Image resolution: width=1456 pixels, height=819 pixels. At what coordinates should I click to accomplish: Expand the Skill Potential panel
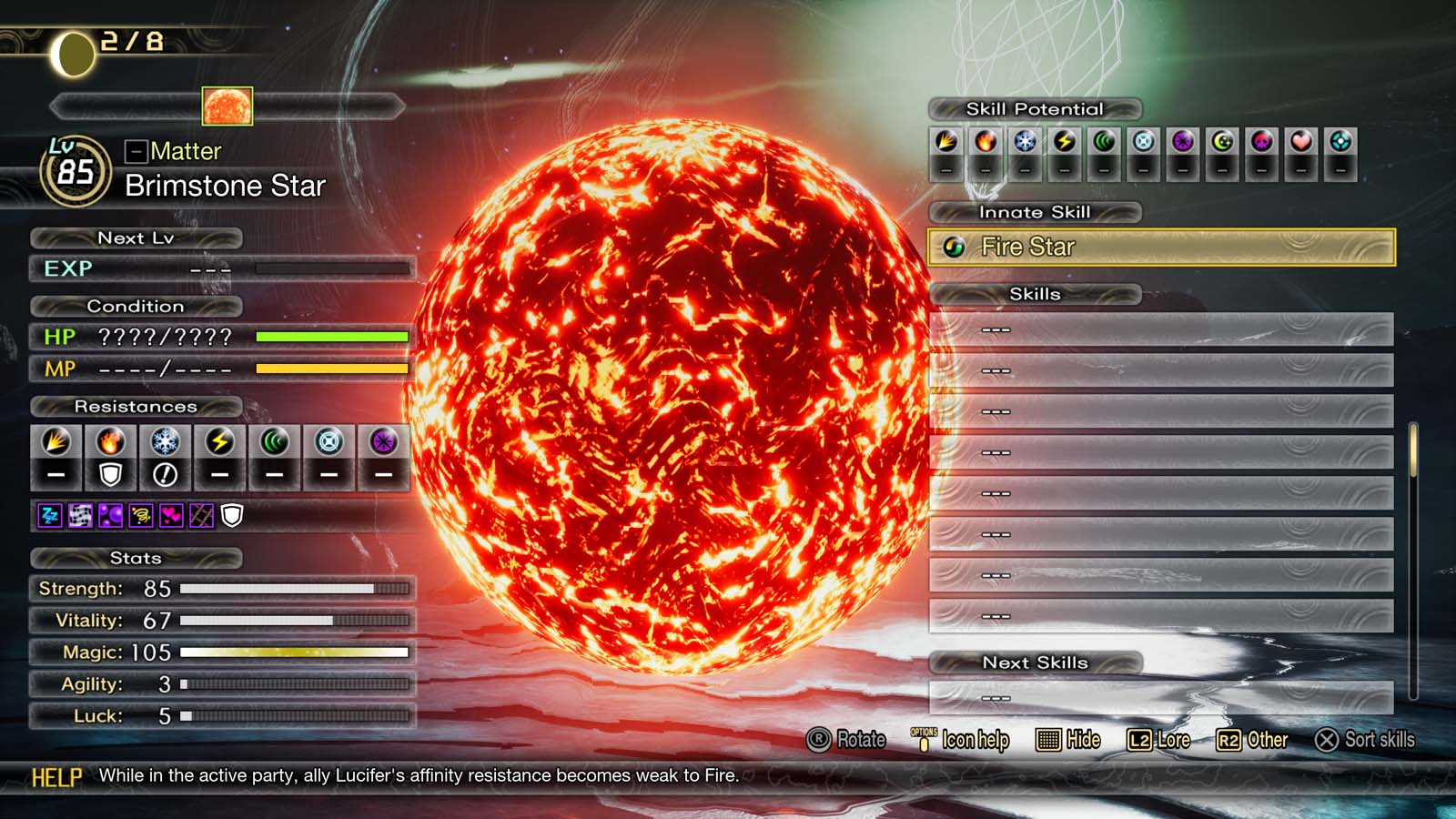click(1036, 109)
